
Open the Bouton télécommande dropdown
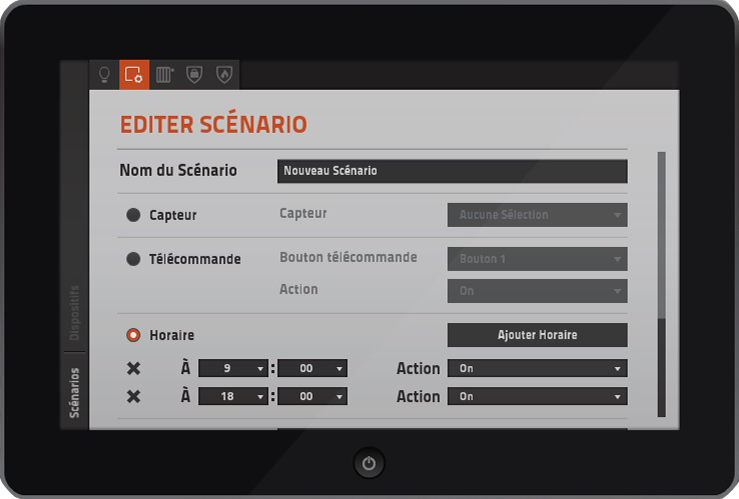point(537,259)
